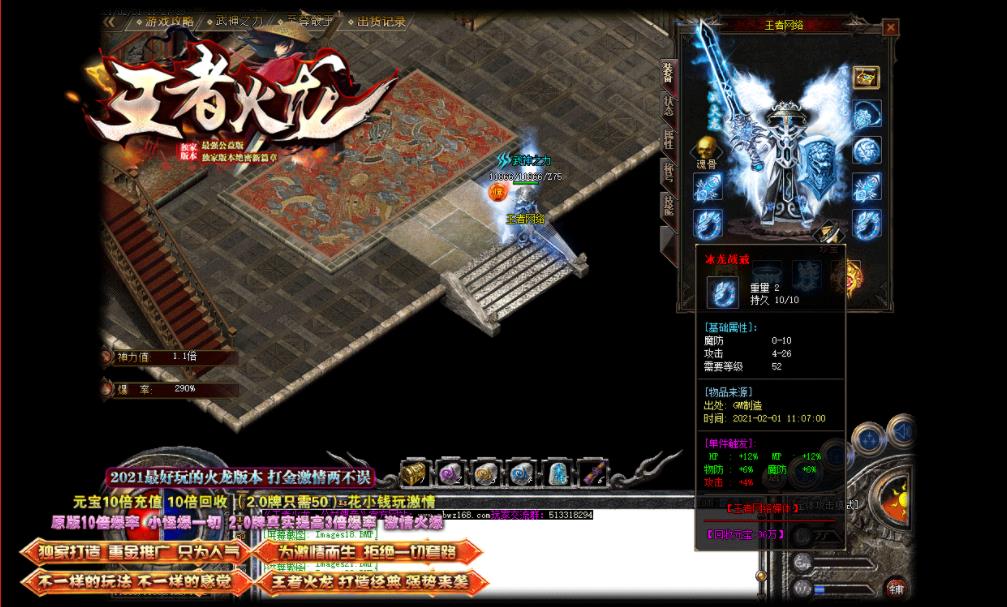1007x607 pixels.
Task: Close the character equipment panel
Action: tap(890, 28)
